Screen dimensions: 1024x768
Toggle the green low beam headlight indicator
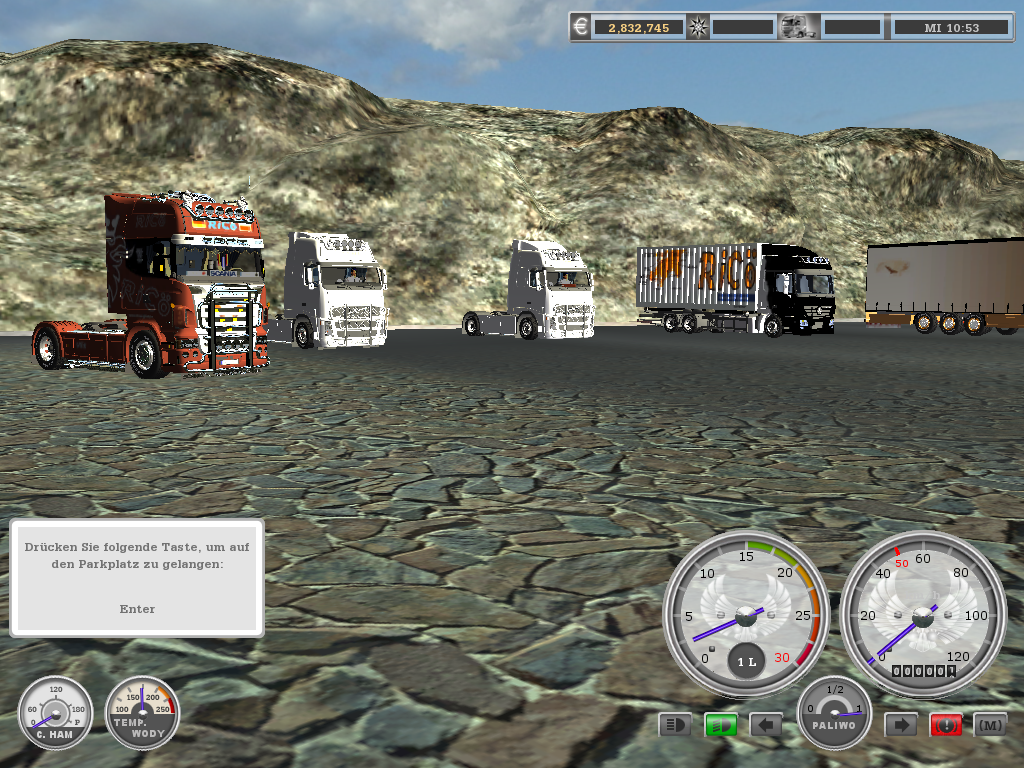[720, 724]
